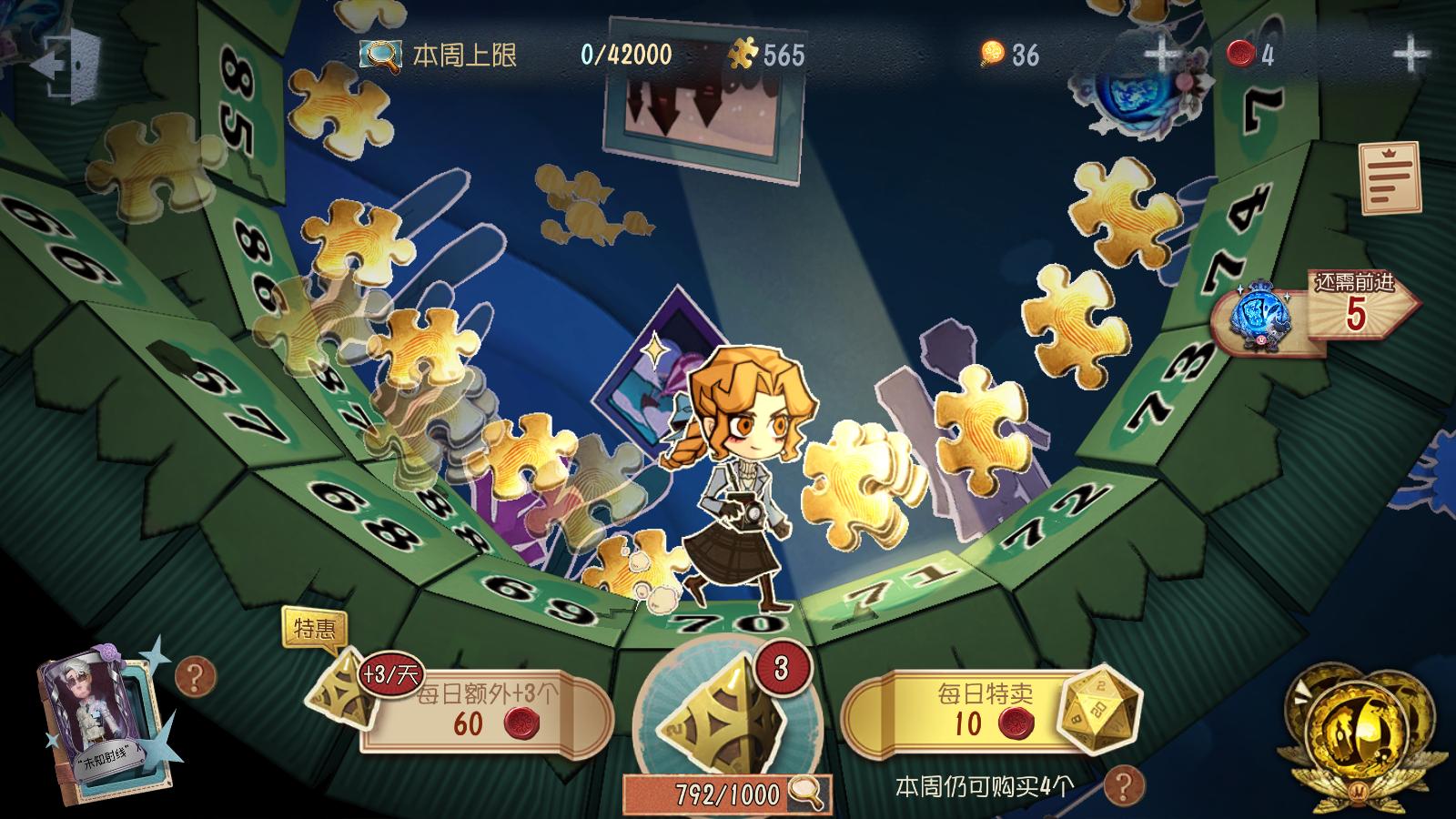Open the list scroll icon

pyautogui.click(x=1390, y=177)
